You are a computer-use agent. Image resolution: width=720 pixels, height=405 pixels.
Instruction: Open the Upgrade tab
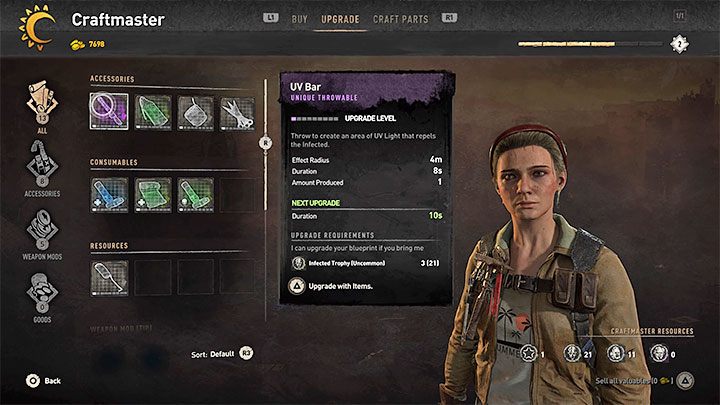coord(340,18)
